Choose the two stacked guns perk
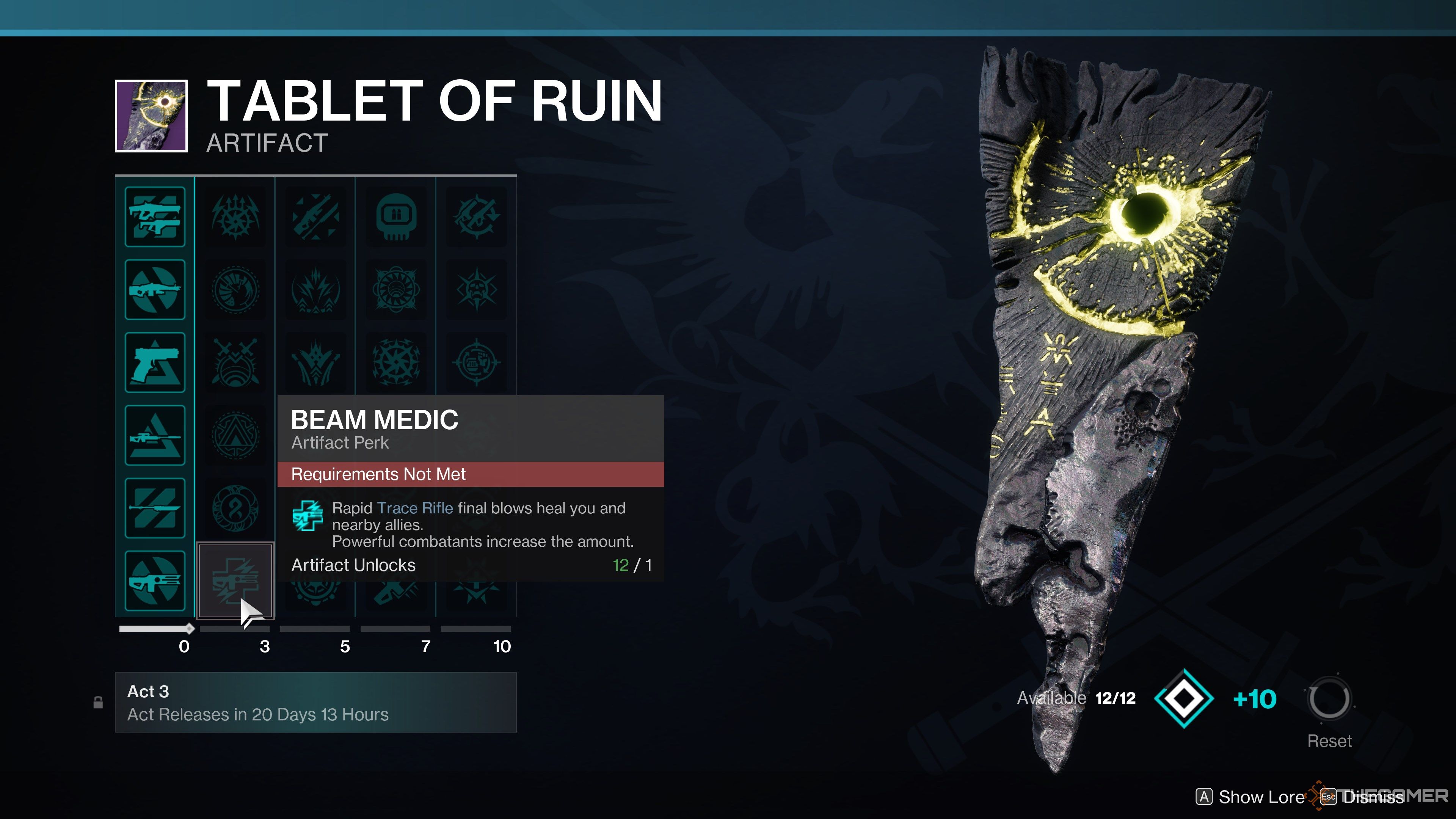 click(155, 217)
